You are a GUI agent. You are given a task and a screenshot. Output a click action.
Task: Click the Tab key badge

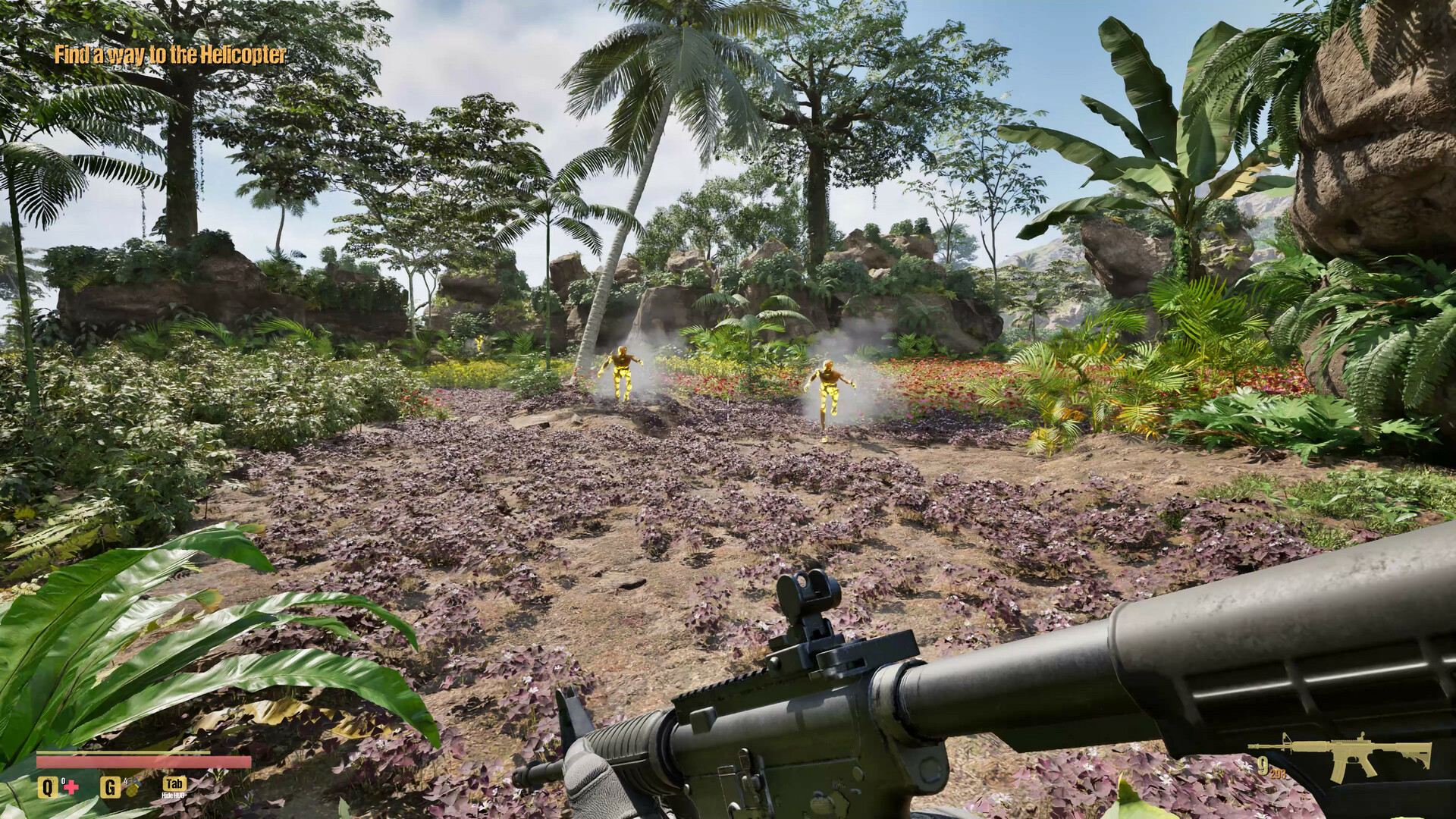[x=174, y=784]
